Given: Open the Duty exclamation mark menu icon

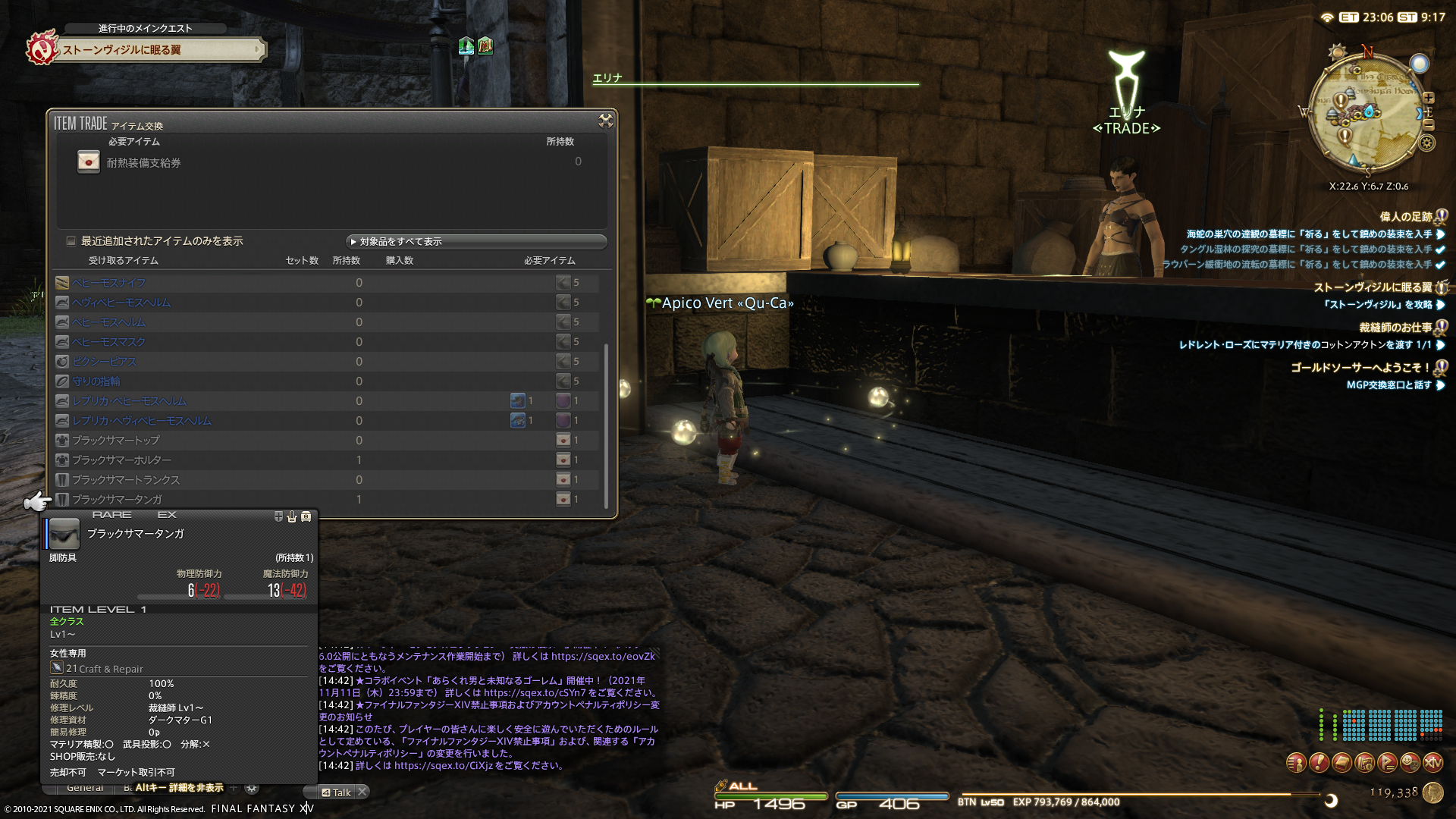Looking at the screenshot, I should pyautogui.click(x=1319, y=762).
